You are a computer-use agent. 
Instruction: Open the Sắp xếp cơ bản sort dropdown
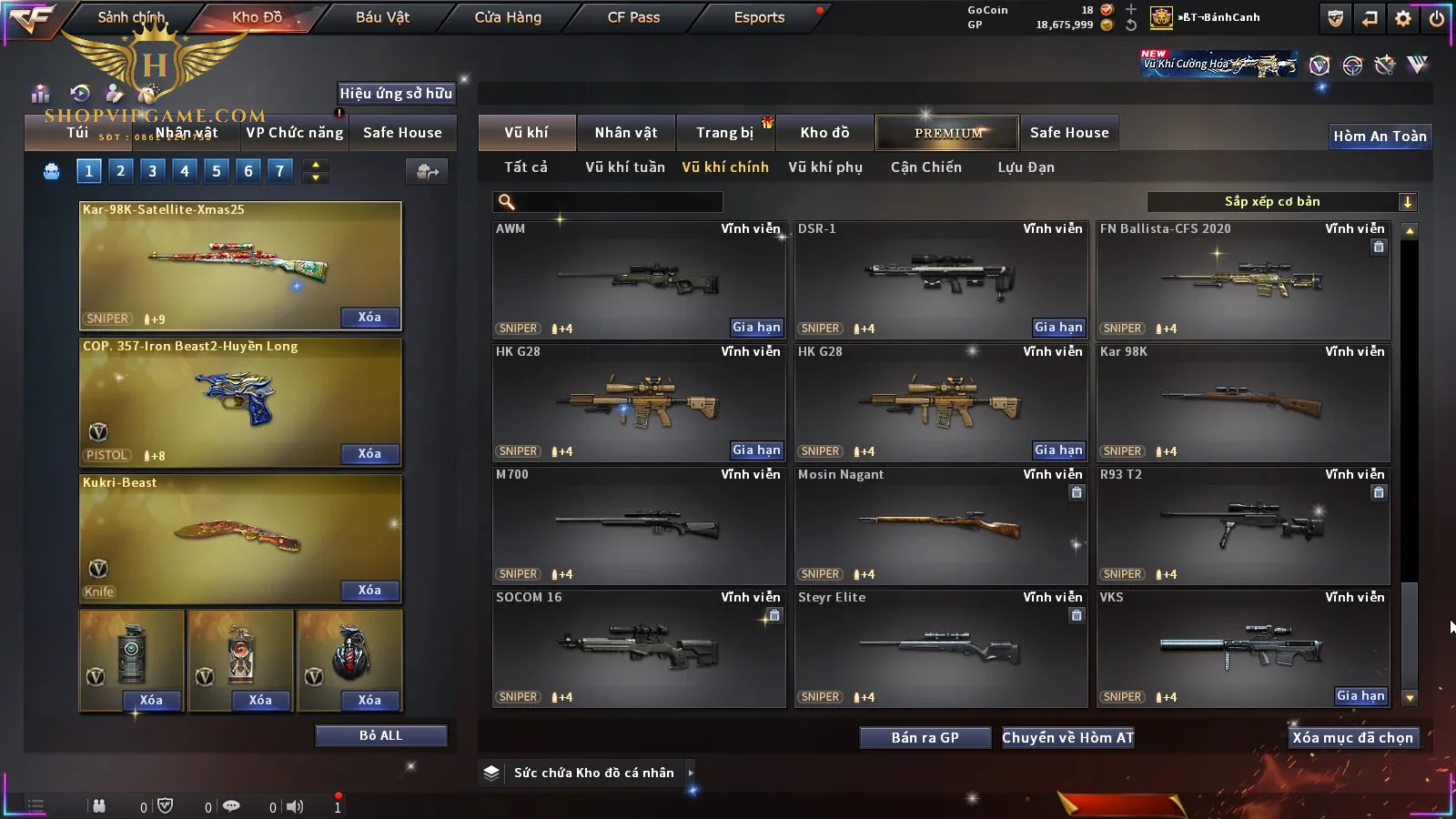click(1281, 202)
